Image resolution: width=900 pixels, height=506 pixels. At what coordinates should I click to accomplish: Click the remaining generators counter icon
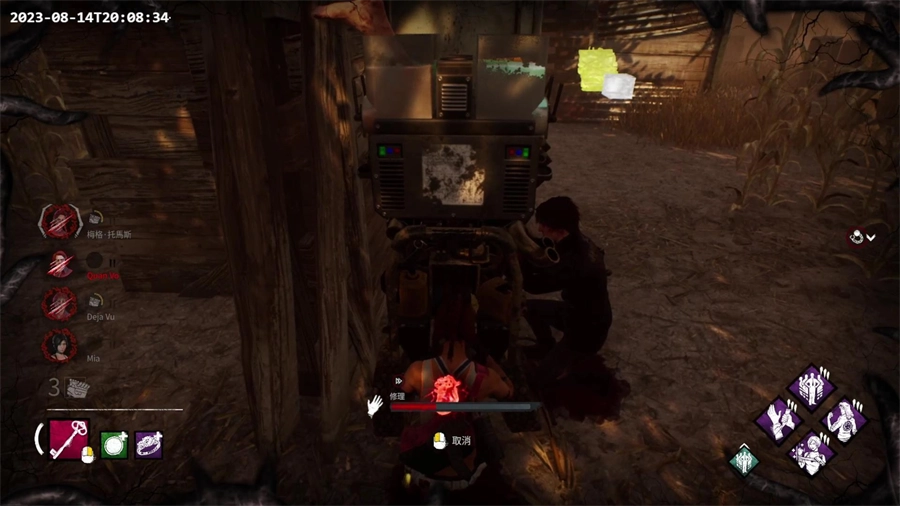coord(76,388)
